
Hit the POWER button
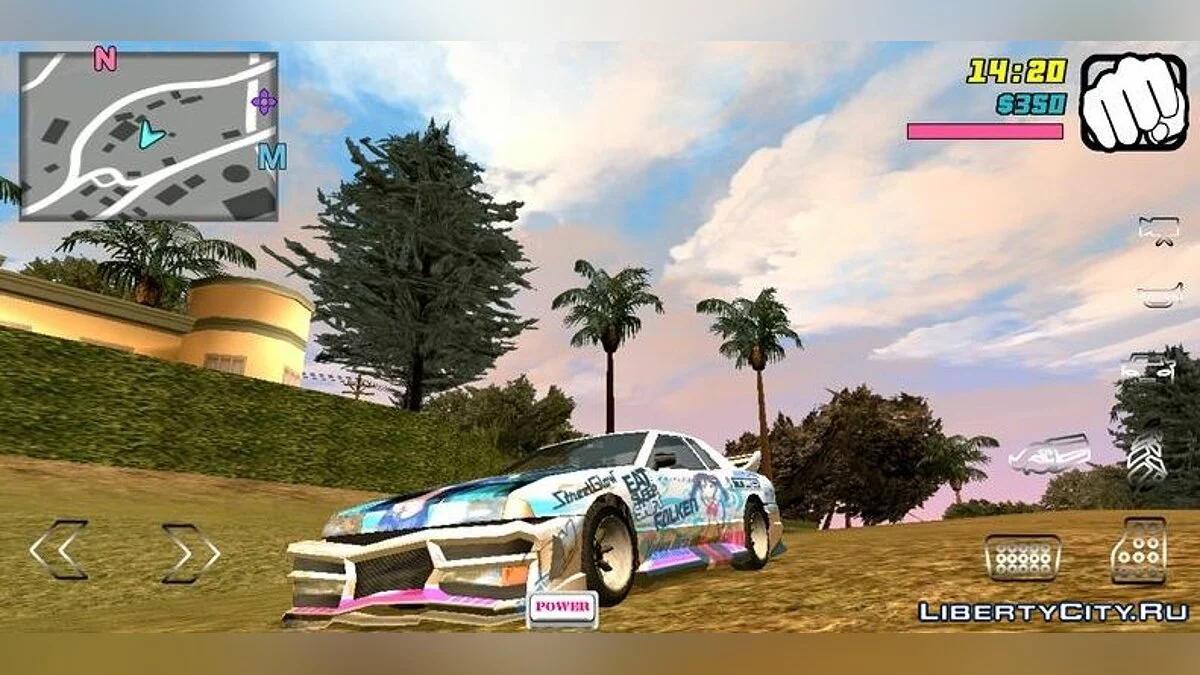(x=562, y=608)
